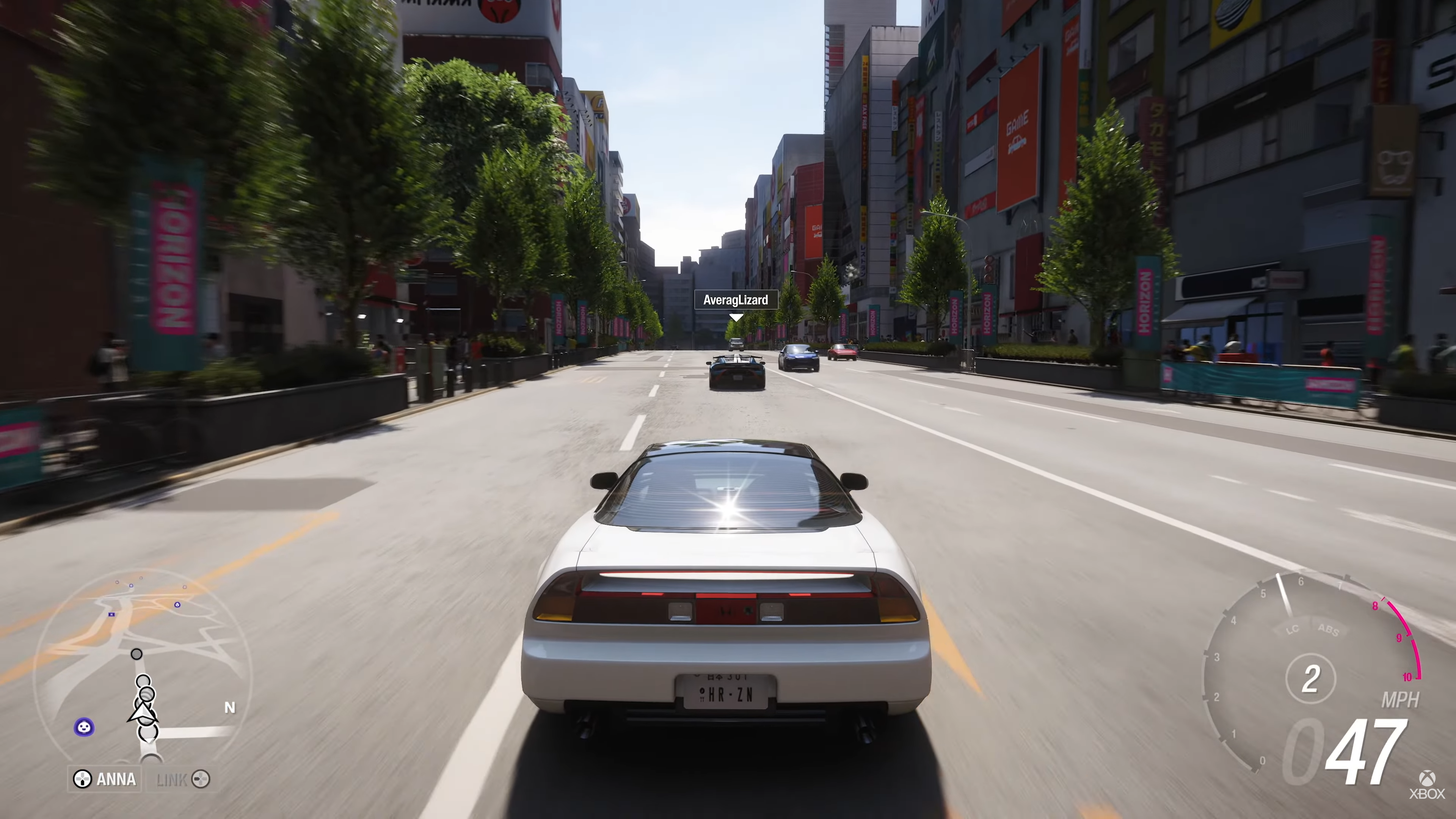Viewport: 1456px width, 819px height.
Task: Open the ANNA assistant panel
Action: coord(106,780)
